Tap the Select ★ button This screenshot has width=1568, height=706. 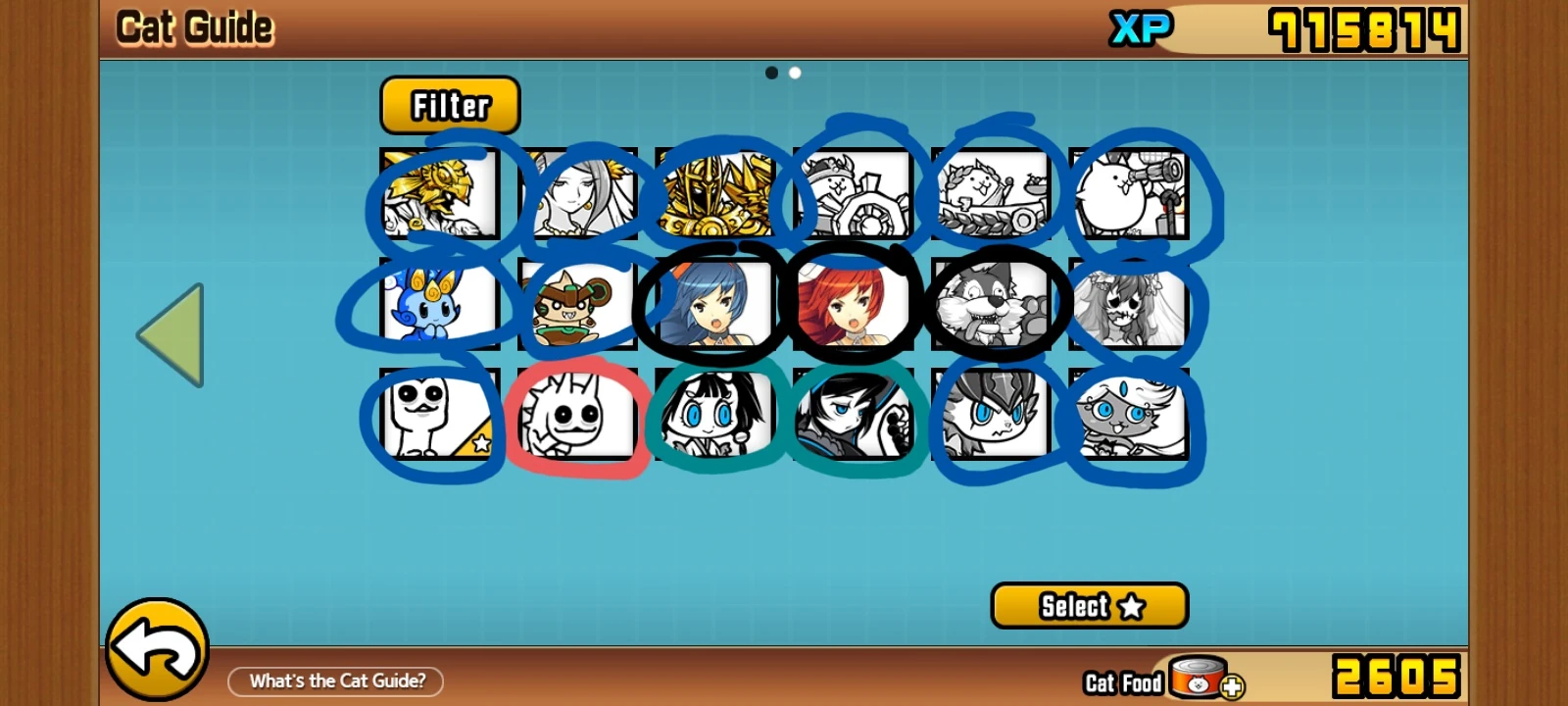(x=1088, y=606)
